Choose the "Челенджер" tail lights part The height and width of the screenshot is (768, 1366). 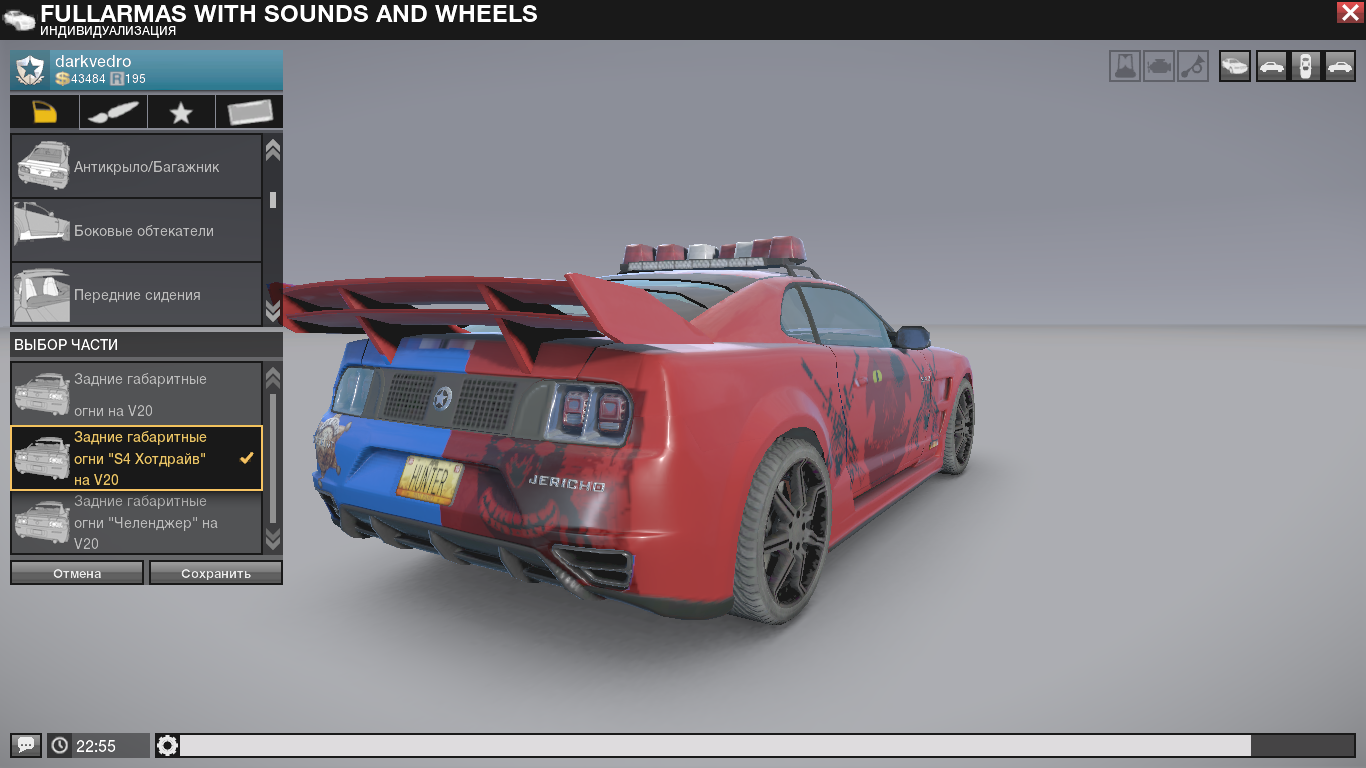(136, 522)
